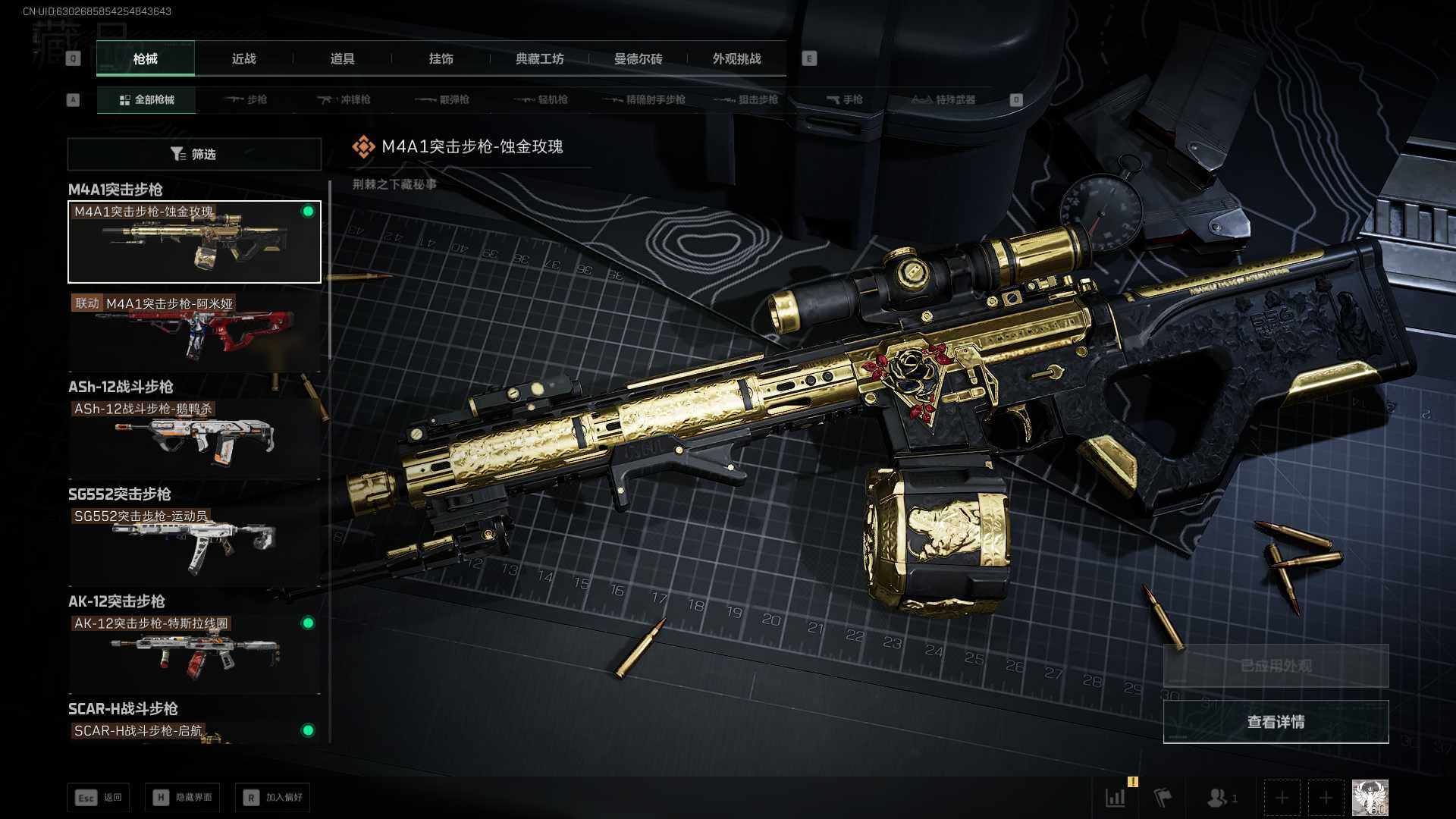Open the 道具 items tab
Image resolution: width=1456 pixels, height=819 pixels.
pyautogui.click(x=342, y=58)
